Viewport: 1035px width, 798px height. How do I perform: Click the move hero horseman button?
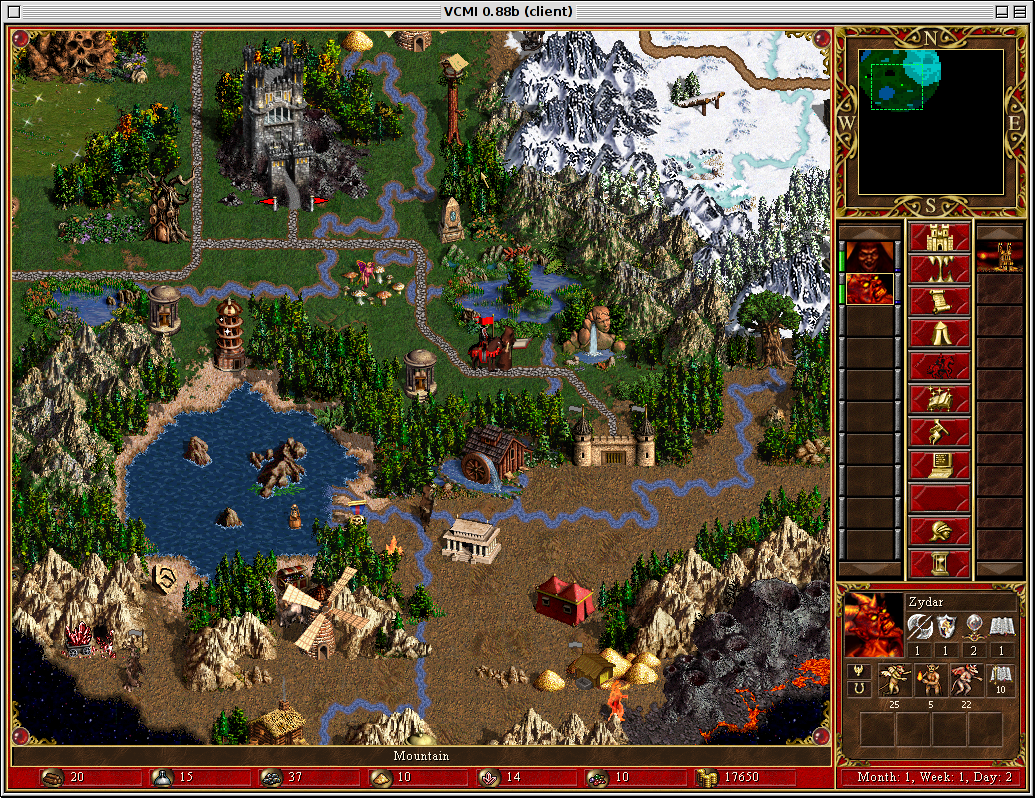pos(939,367)
